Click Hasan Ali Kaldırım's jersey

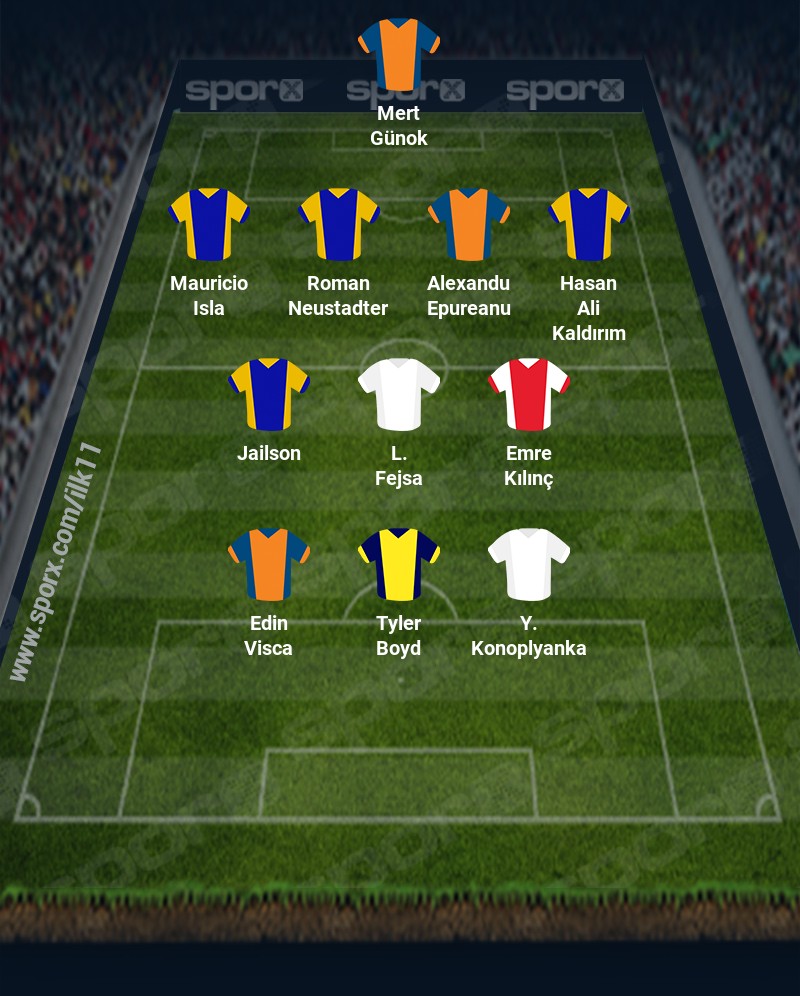point(589,224)
